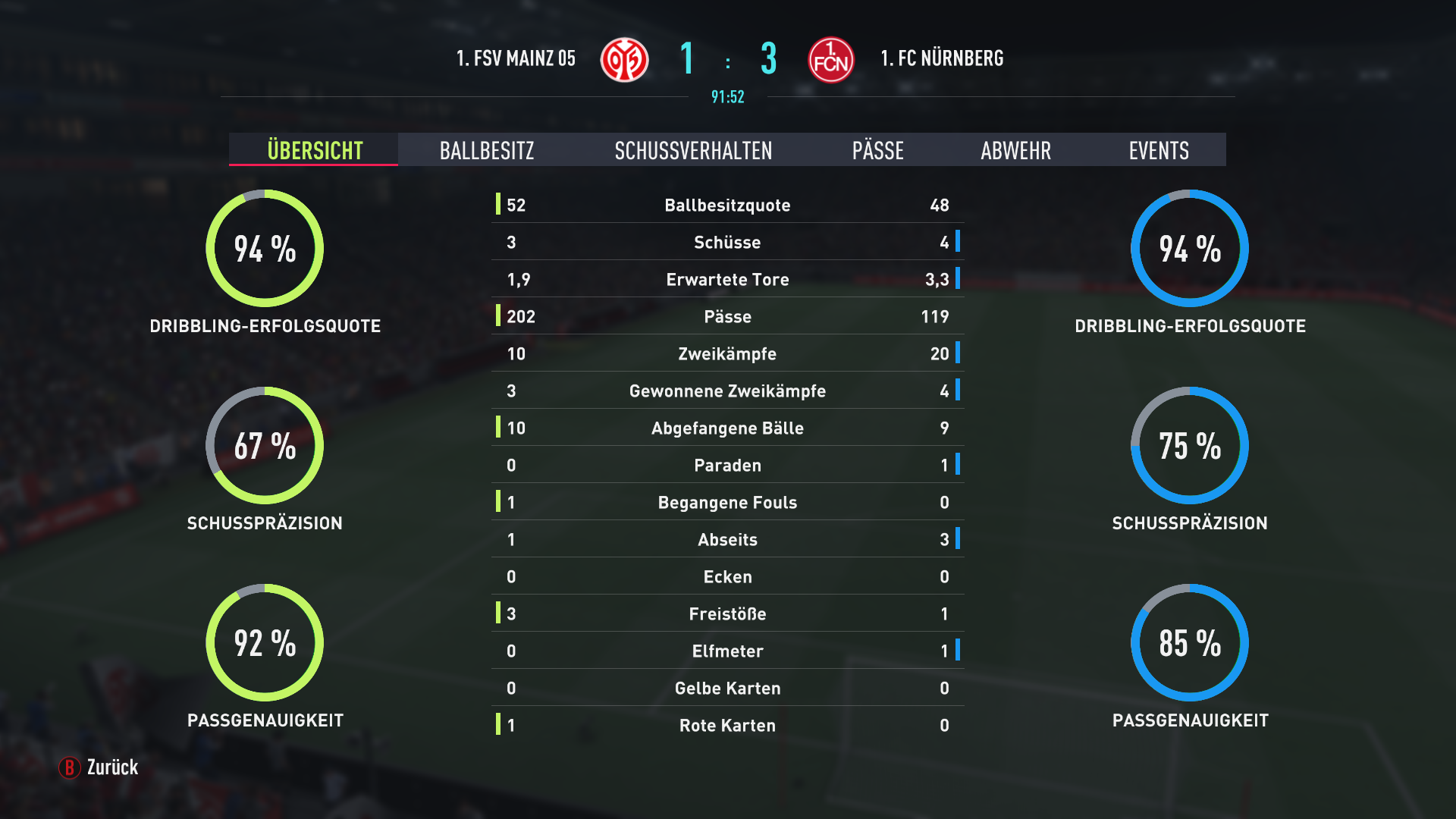Go back with the Zurück button

(x=99, y=767)
